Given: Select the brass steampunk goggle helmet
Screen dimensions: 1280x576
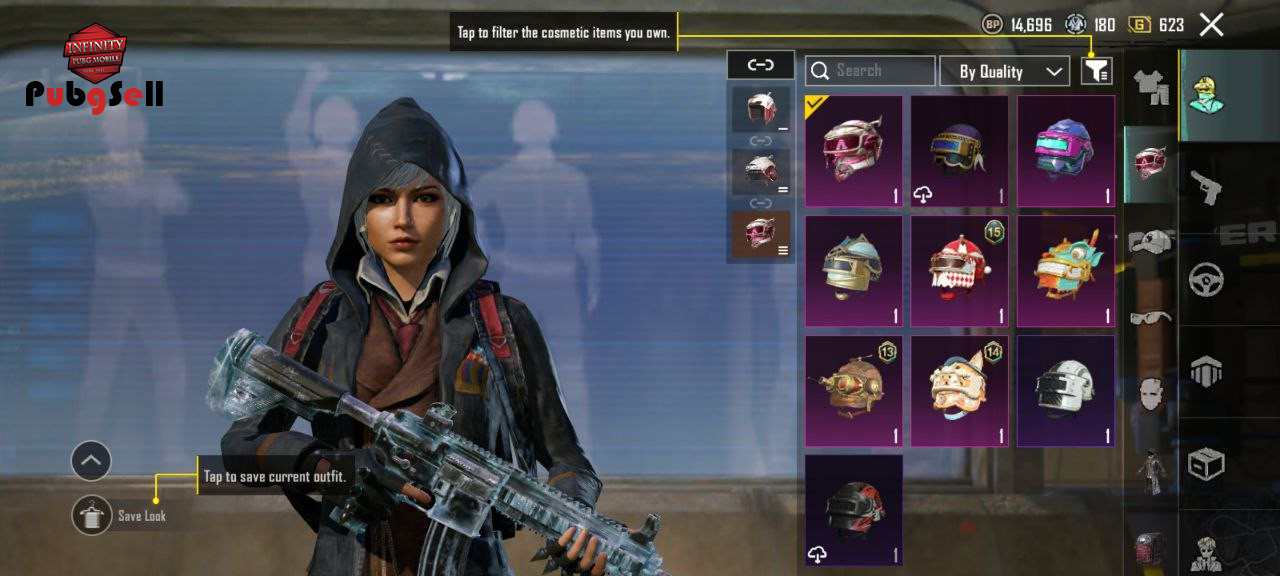Looking at the screenshot, I should coord(853,391).
